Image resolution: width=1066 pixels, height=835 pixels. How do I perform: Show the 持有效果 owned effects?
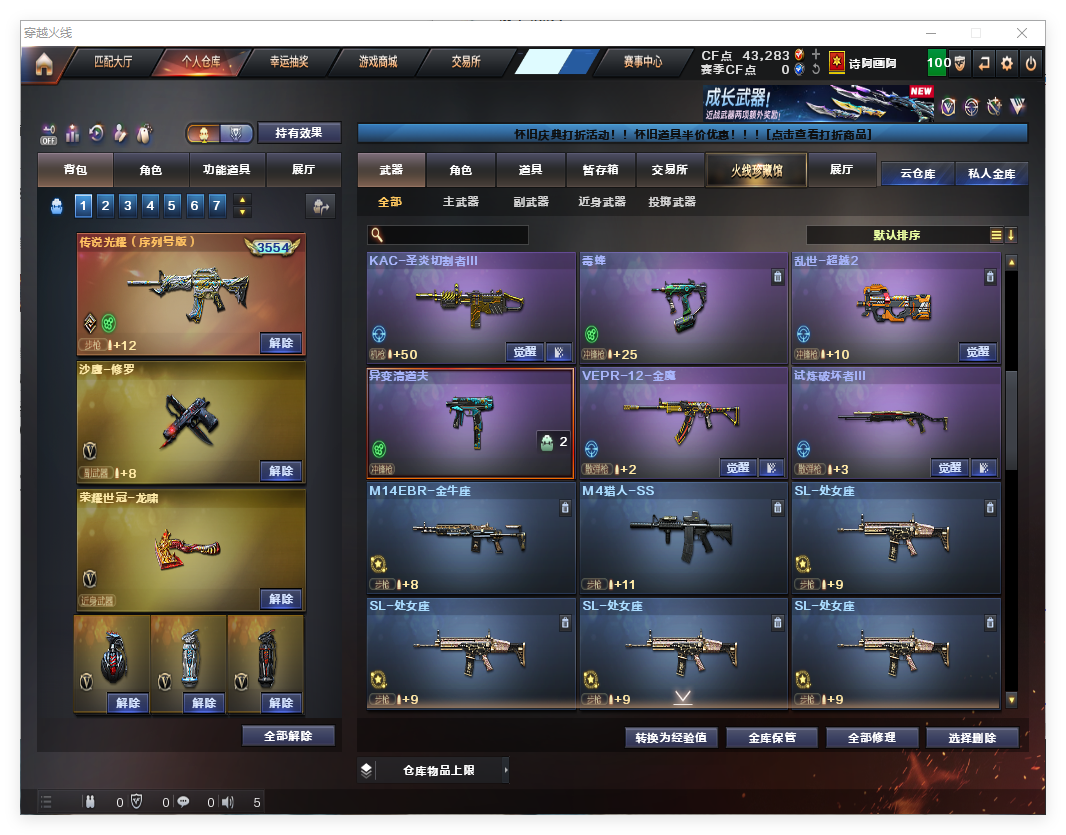tap(299, 133)
